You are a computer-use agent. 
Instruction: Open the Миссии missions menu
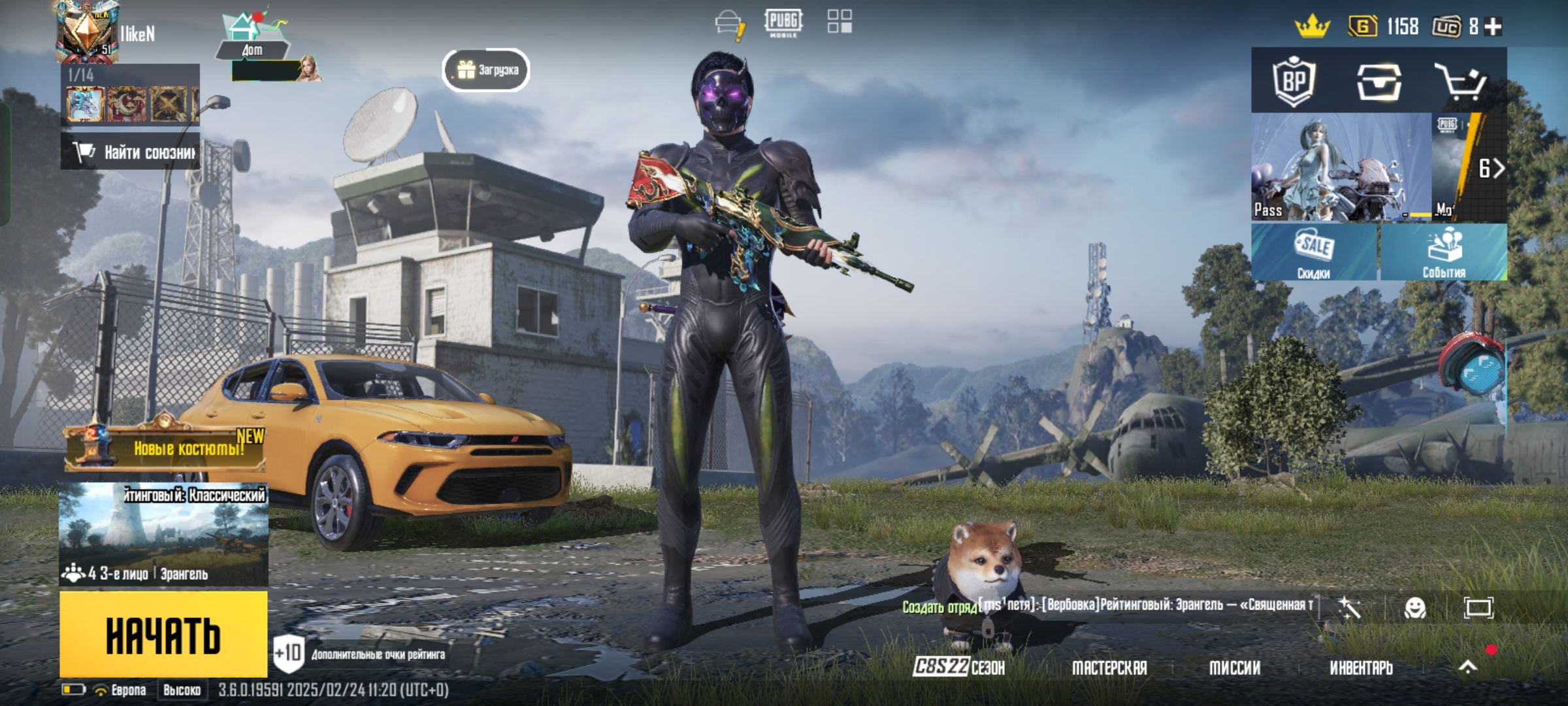tap(1235, 667)
